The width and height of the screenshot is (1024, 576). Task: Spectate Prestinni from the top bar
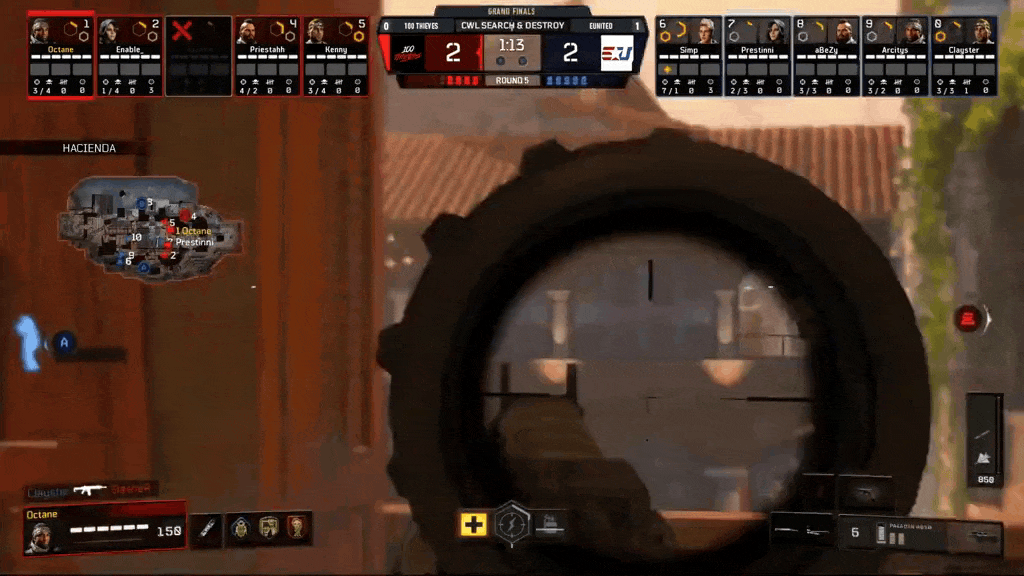point(757,56)
